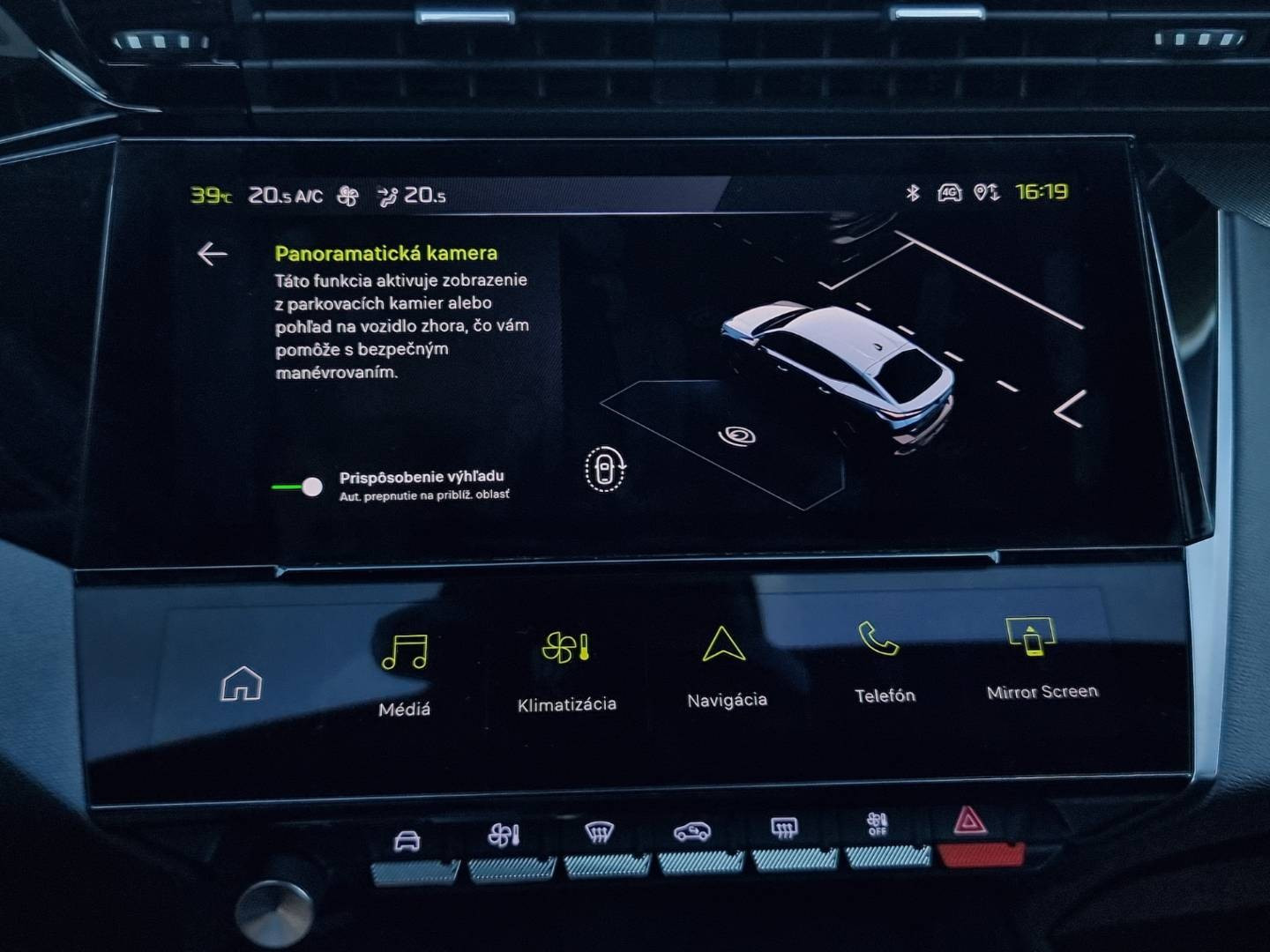Screen dimensions: 1270x952
Task: Tap the circular car camera view icon
Action: (x=605, y=468)
